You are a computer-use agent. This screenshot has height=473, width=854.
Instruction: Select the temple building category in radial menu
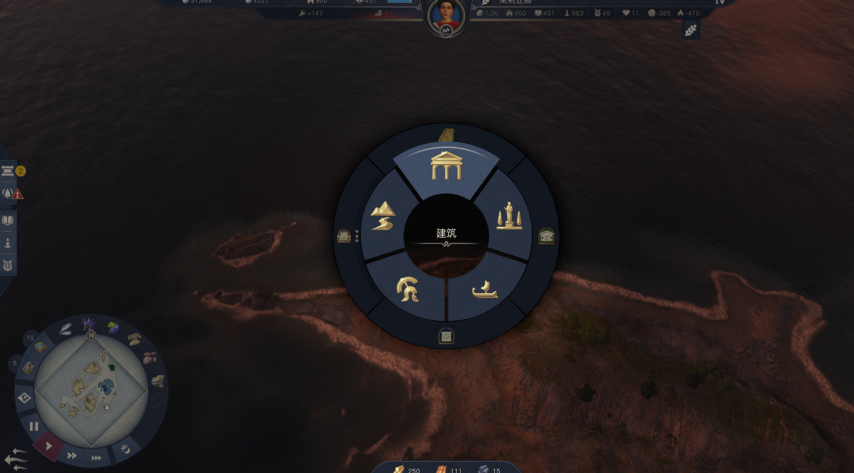click(446, 166)
